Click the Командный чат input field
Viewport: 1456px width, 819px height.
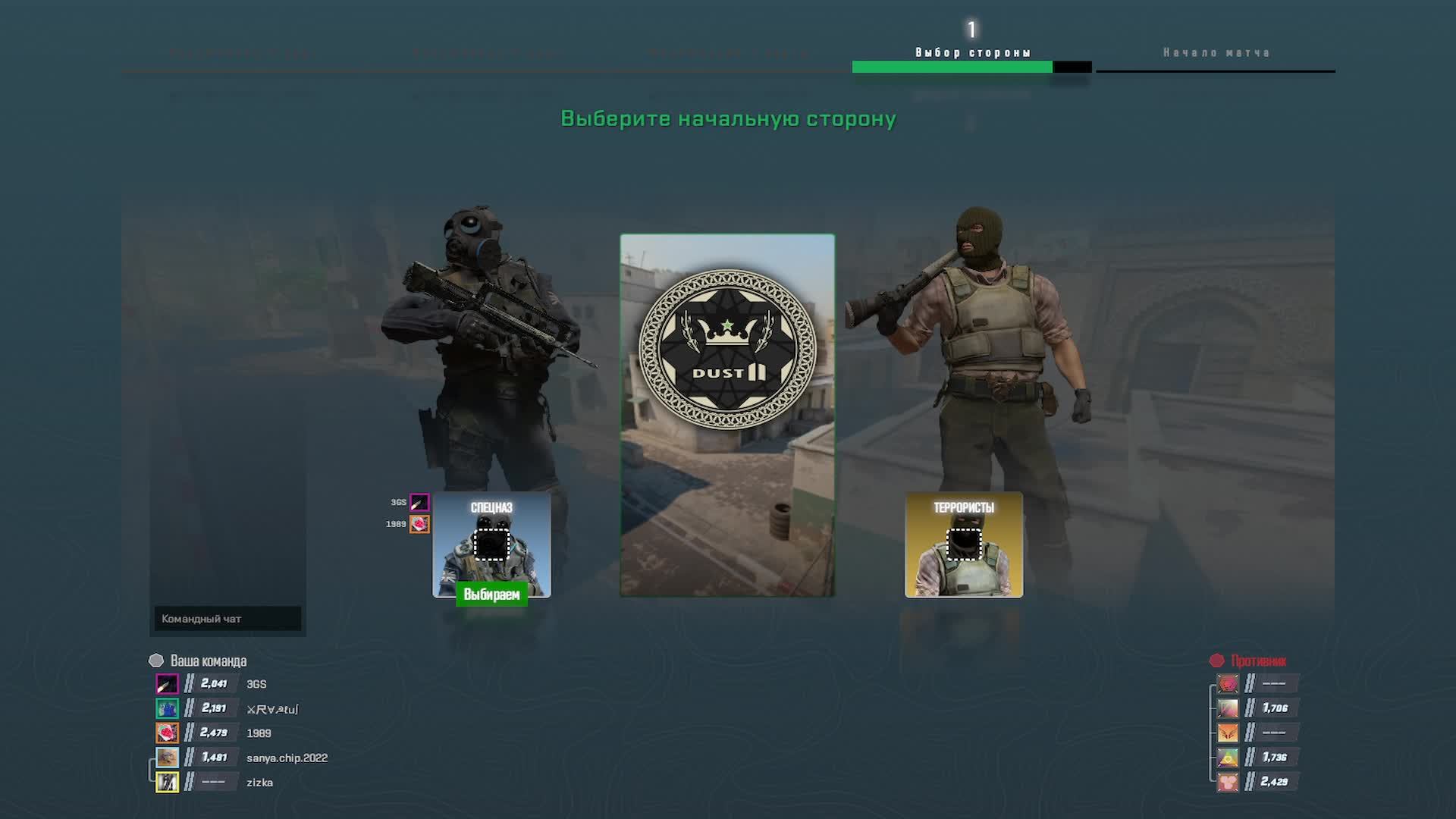point(226,619)
